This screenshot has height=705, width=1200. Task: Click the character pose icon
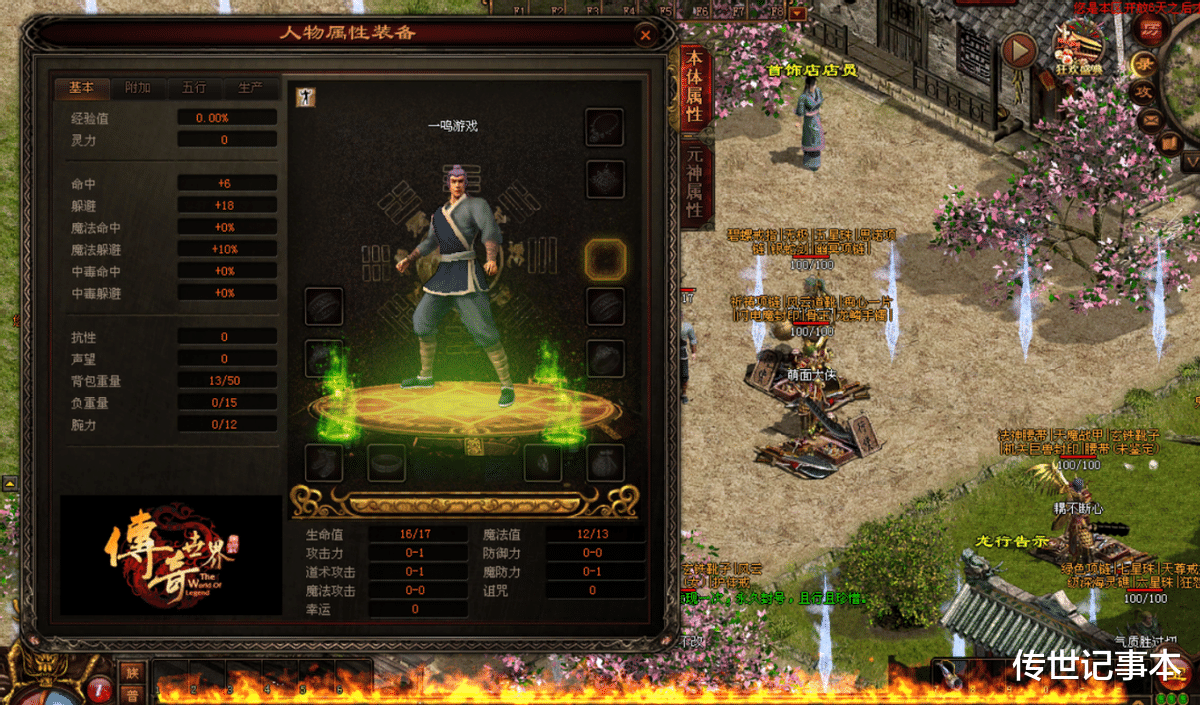tap(303, 96)
